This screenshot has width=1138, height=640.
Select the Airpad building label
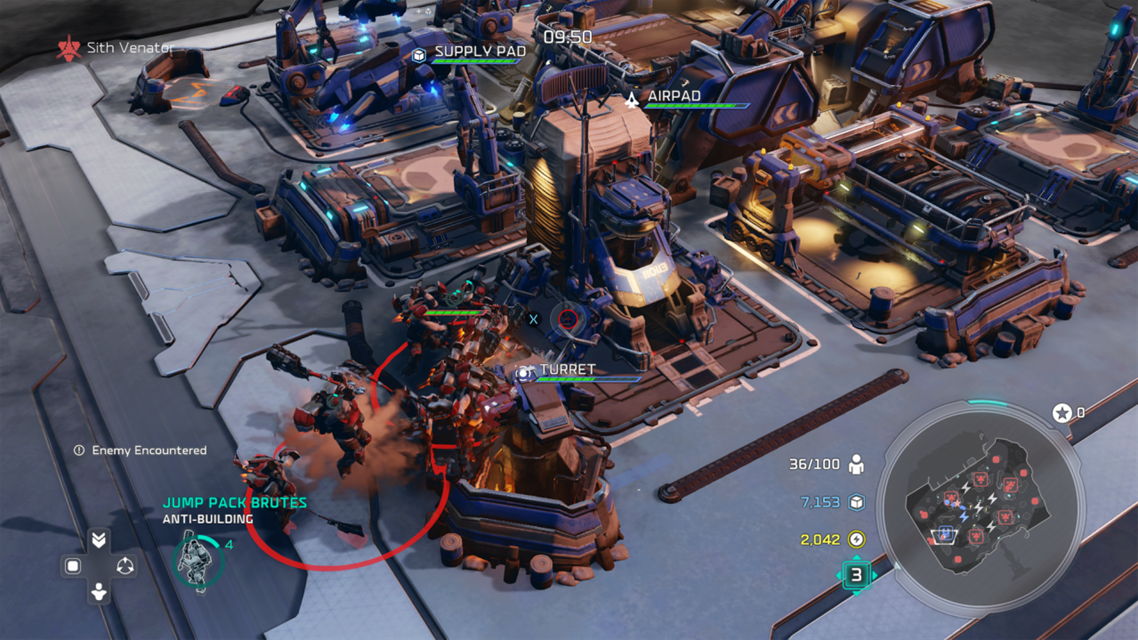tap(673, 97)
